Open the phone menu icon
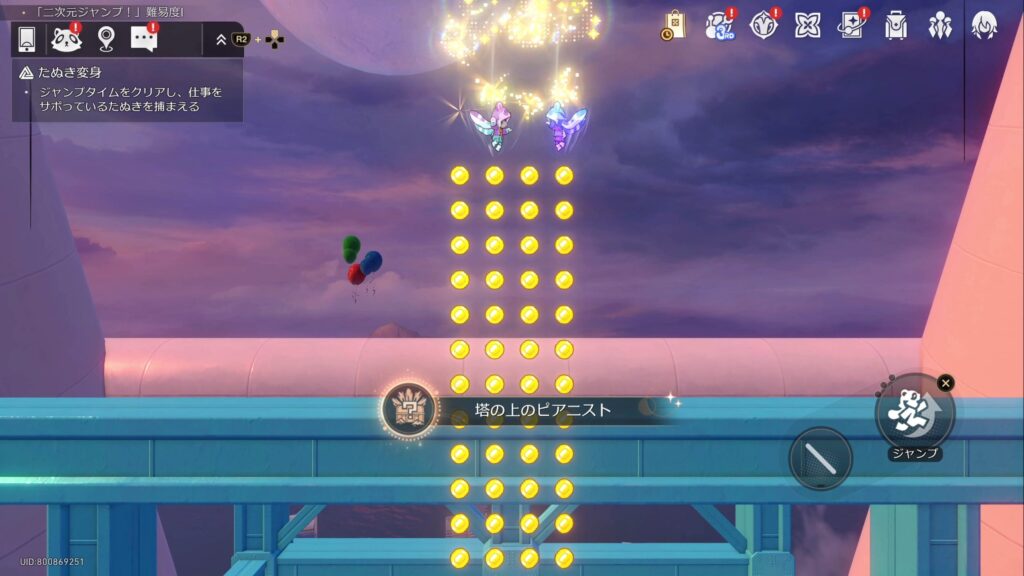The width and height of the screenshot is (1024, 576). (x=27, y=39)
